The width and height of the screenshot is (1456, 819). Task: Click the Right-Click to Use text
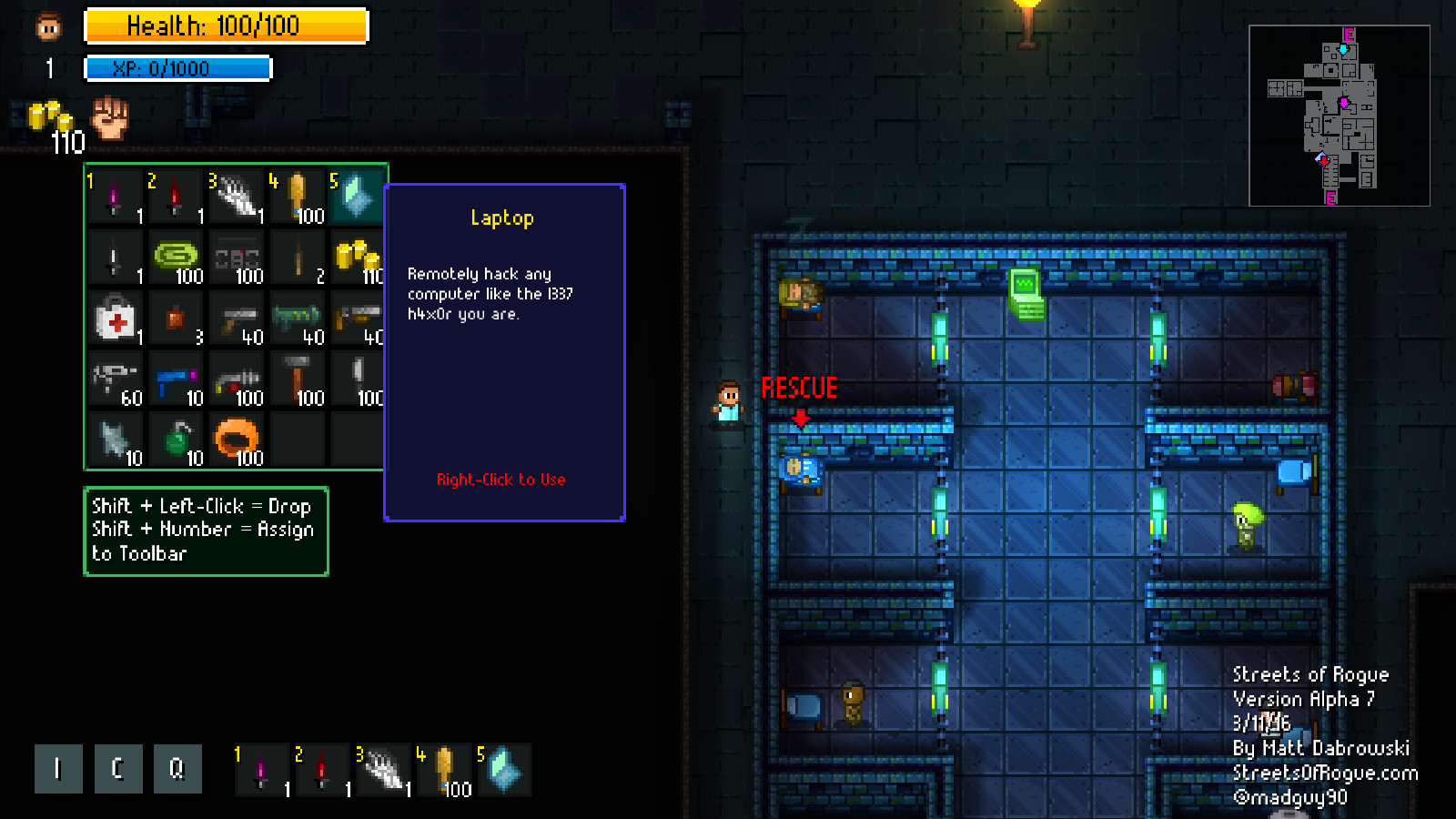tap(501, 480)
